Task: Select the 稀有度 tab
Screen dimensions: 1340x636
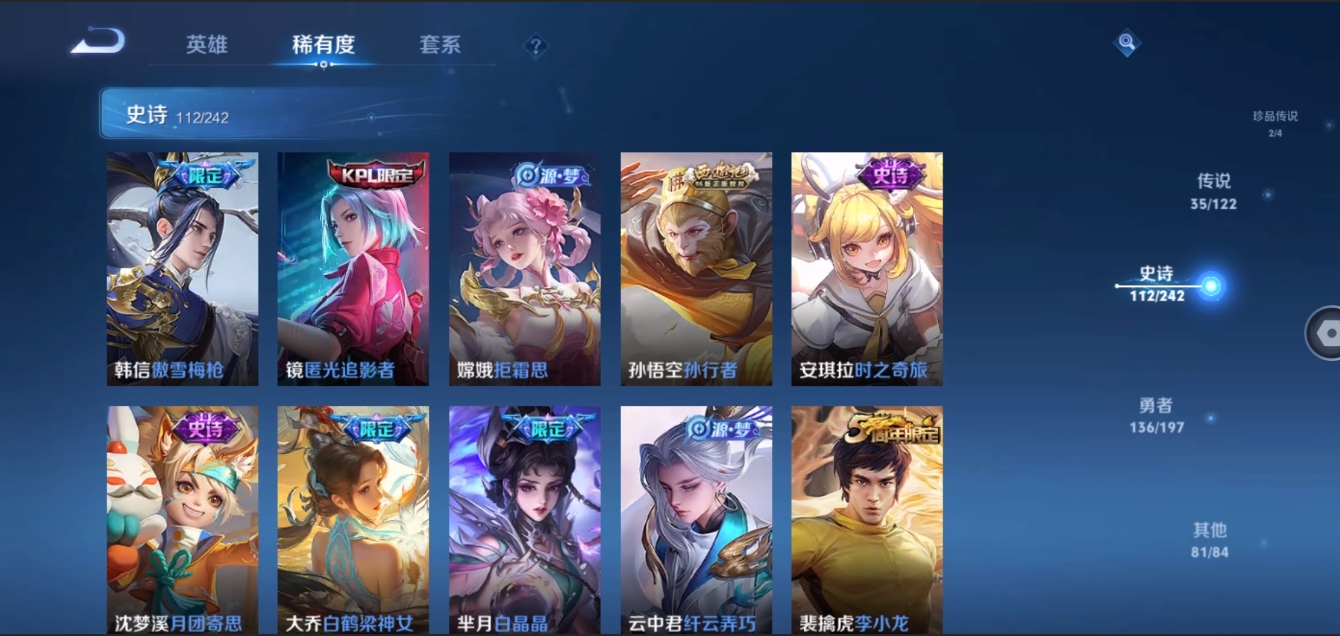Action: [x=323, y=45]
